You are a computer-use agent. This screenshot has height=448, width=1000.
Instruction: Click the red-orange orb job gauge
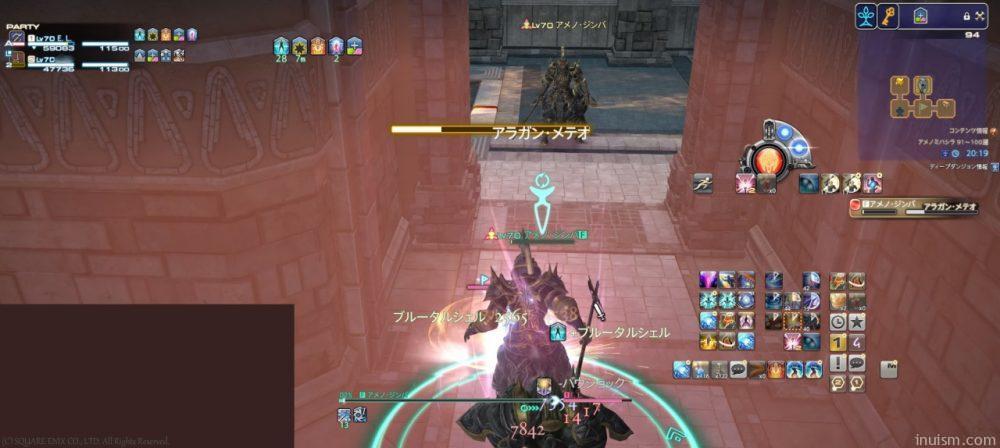pos(770,159)
